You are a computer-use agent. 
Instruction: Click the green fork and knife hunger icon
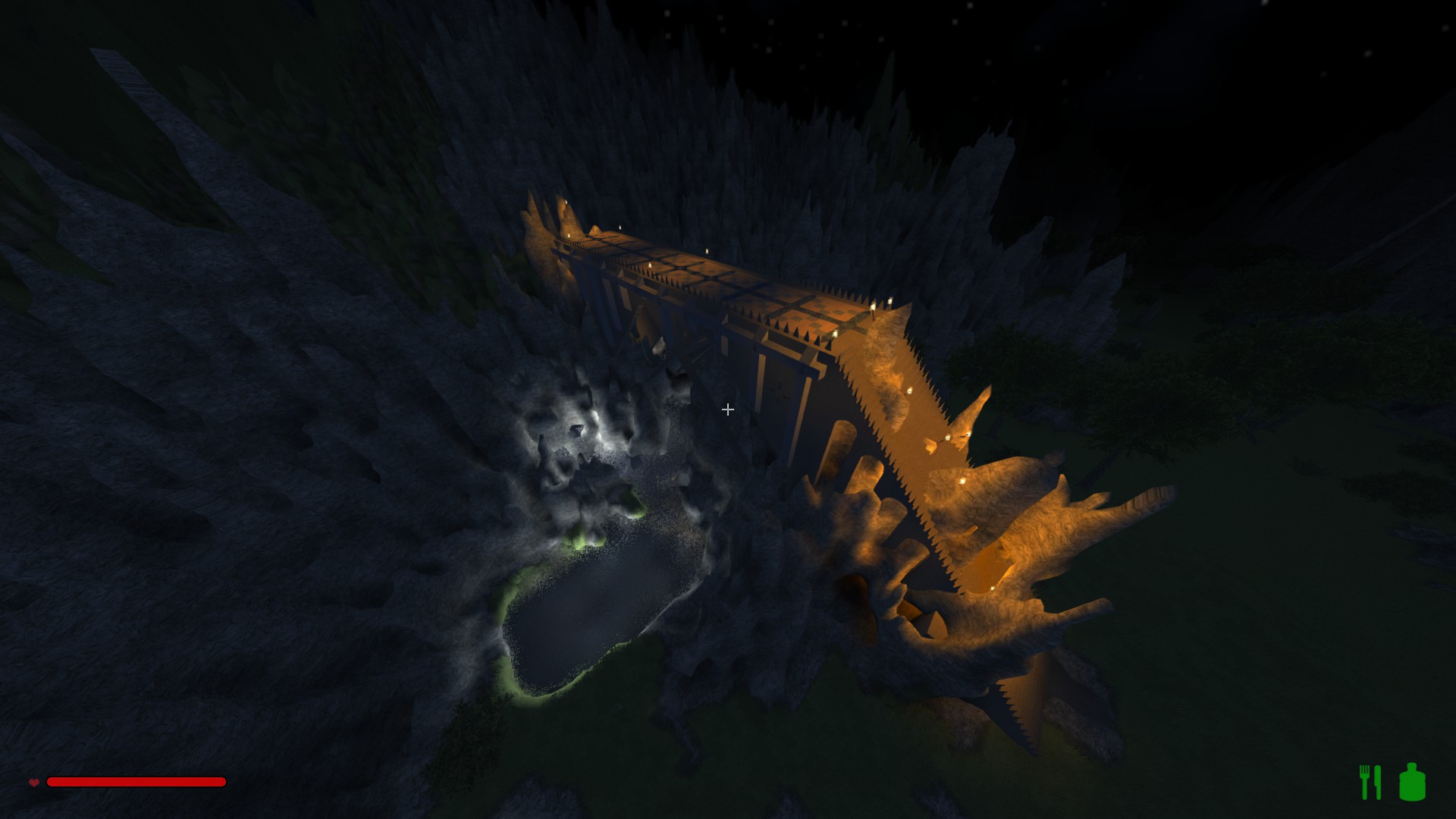(1370, 782)
